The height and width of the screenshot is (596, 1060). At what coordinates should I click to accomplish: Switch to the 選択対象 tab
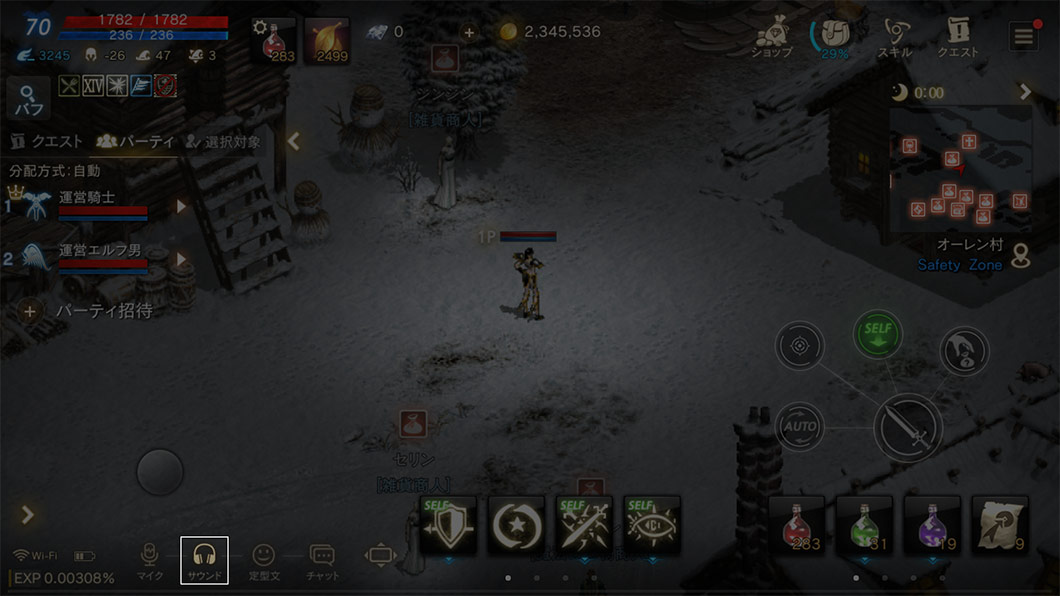click(222, 142)
